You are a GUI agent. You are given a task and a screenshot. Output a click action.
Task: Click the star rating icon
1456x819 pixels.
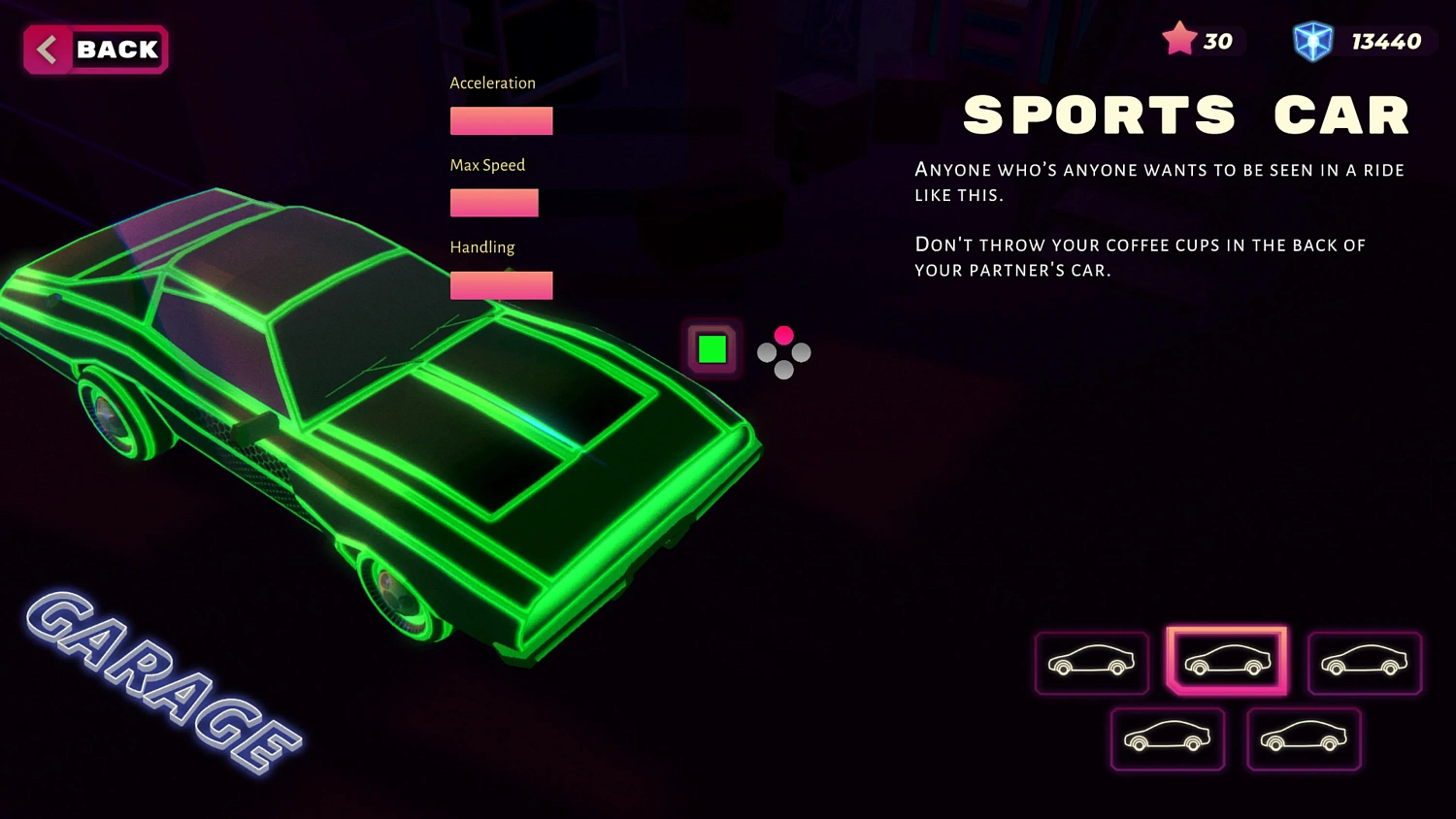(x=1180, y=39)
